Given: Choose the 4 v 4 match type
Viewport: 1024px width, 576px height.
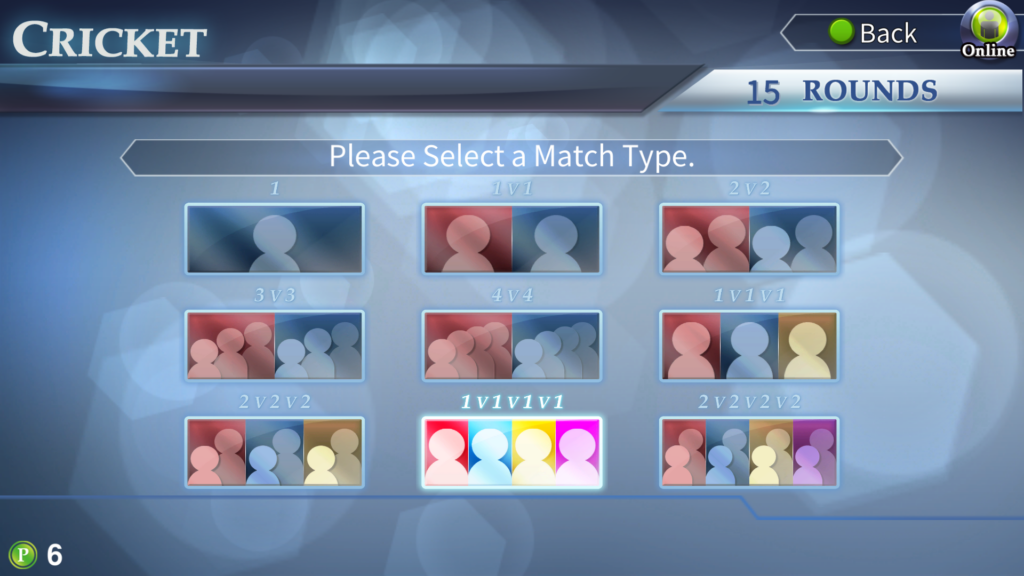Looking at the screenshot, I should [x=511, y=346].
